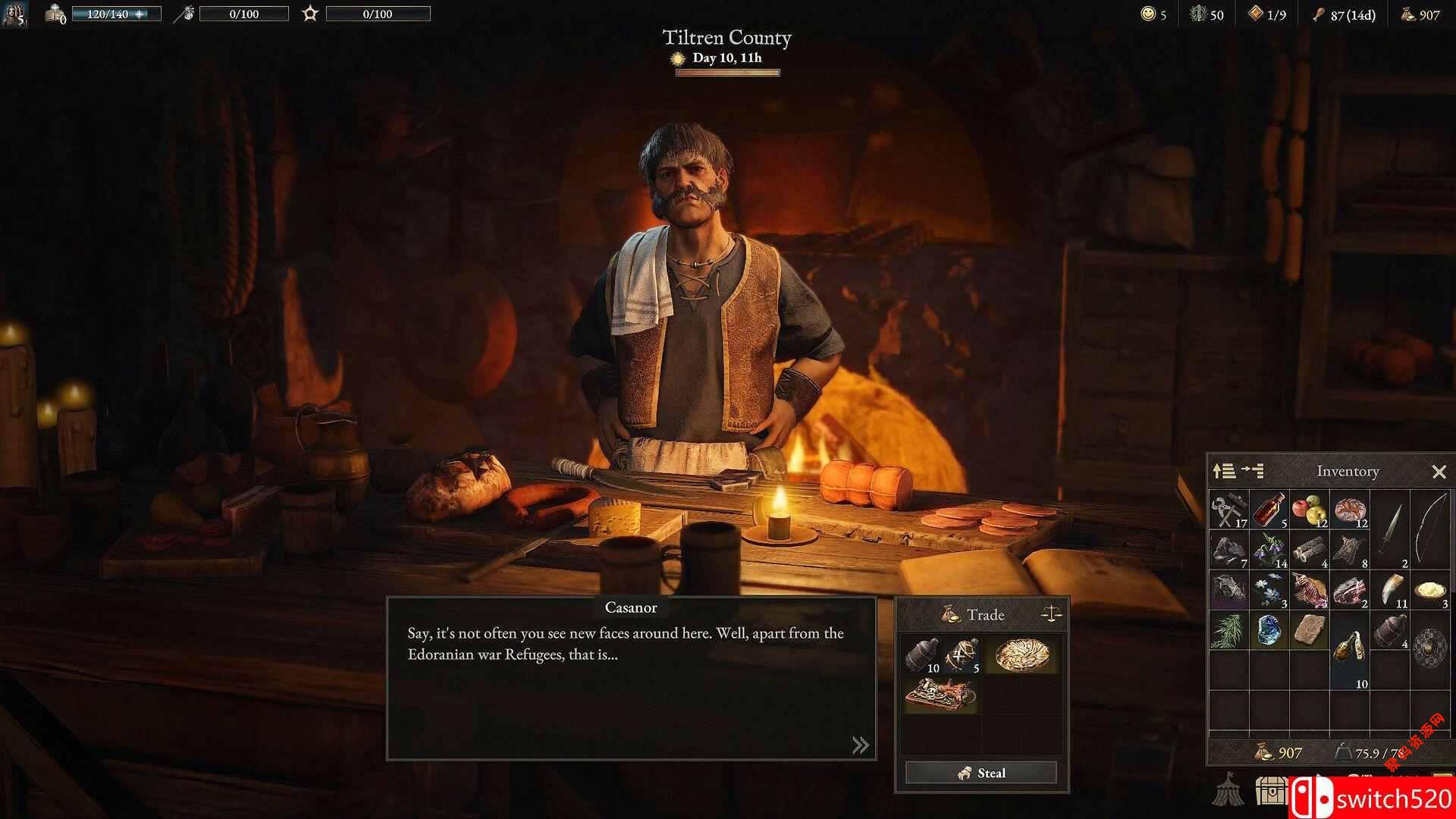Close the Inventory panel
Image resolution: width=1456 pixels, height=819 pixels.
[x=1439, y=472]
